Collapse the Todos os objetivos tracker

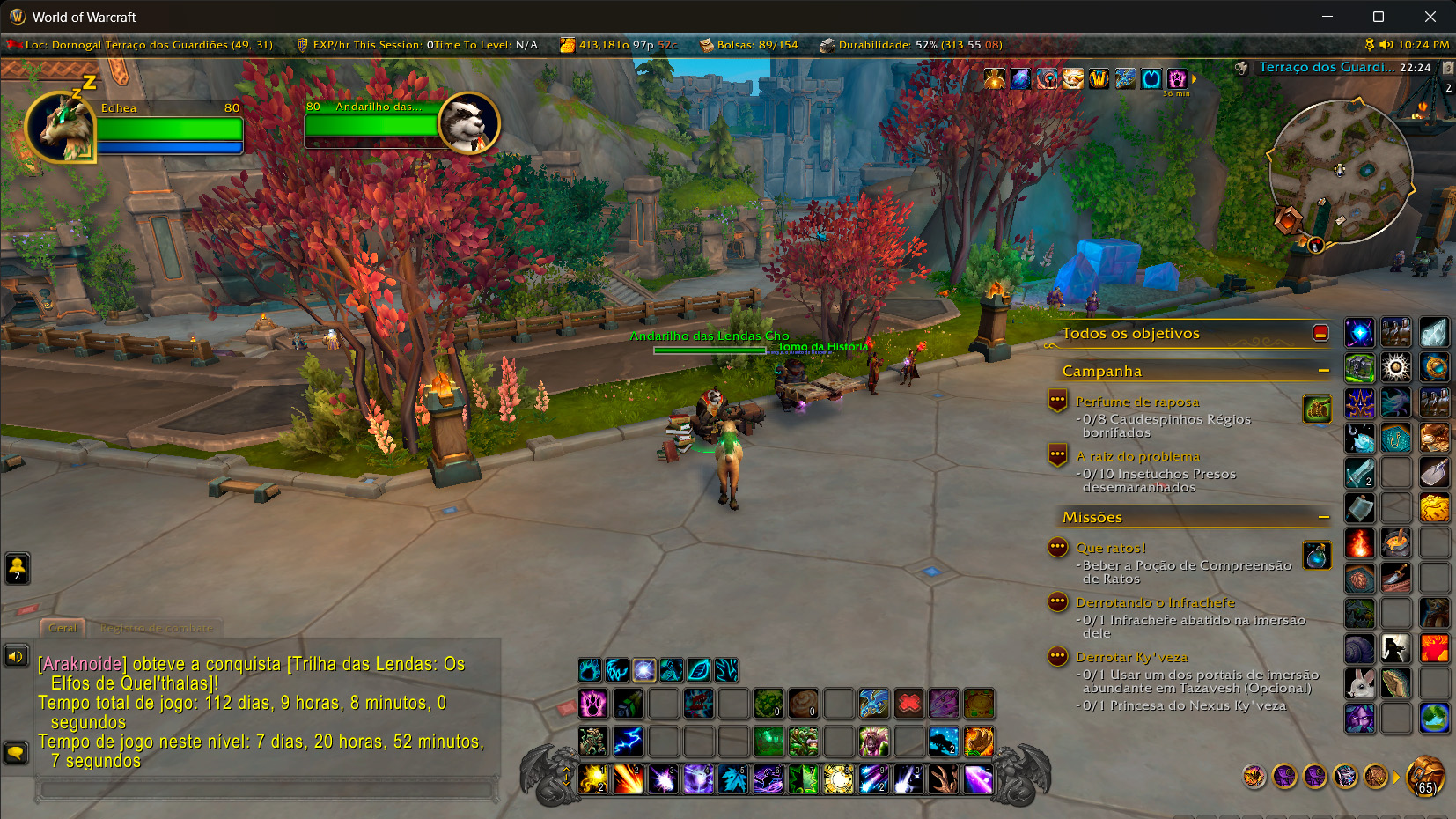point(1320,333)
